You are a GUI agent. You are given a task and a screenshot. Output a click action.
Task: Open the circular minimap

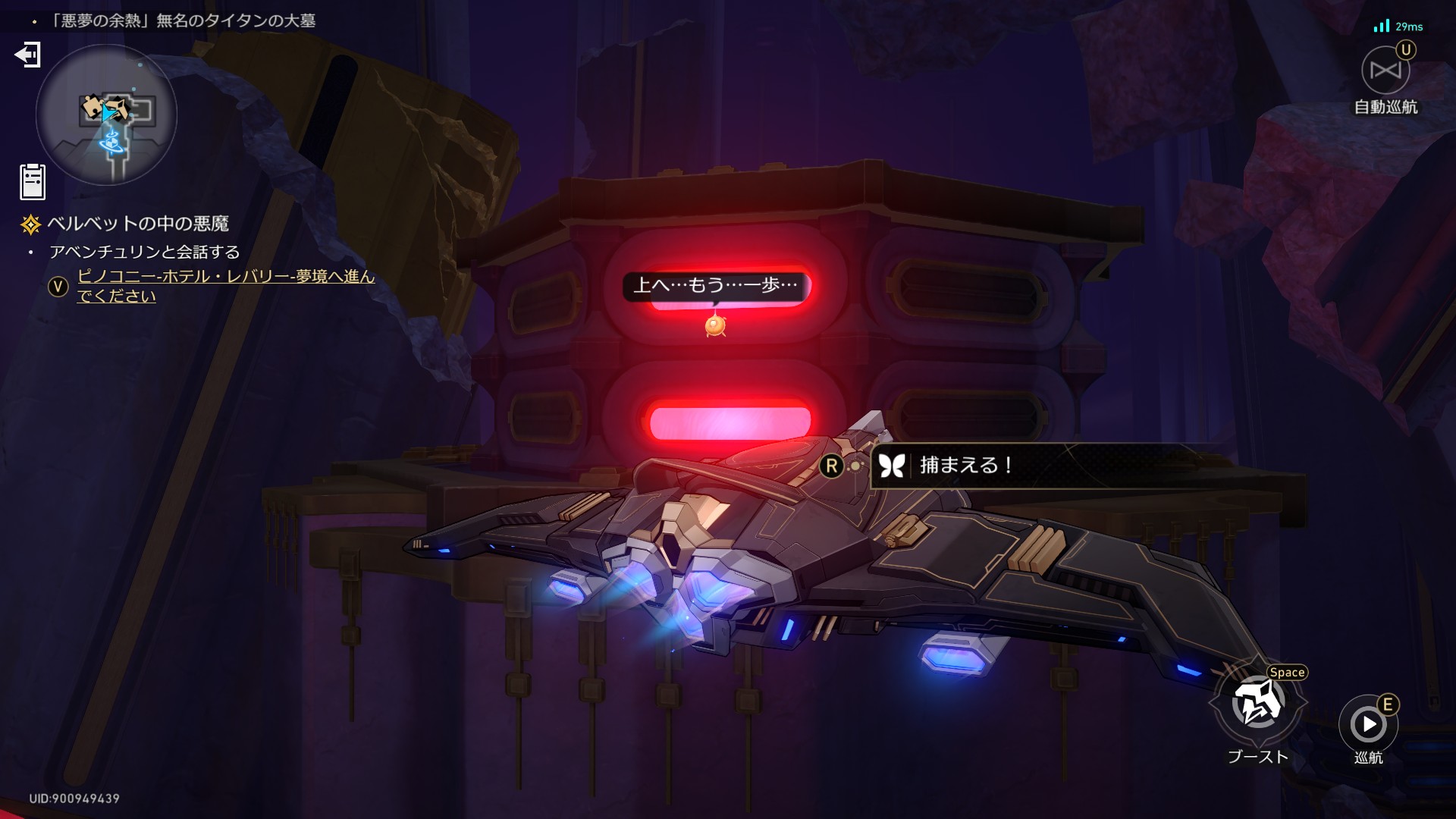[x=106, y=115]
